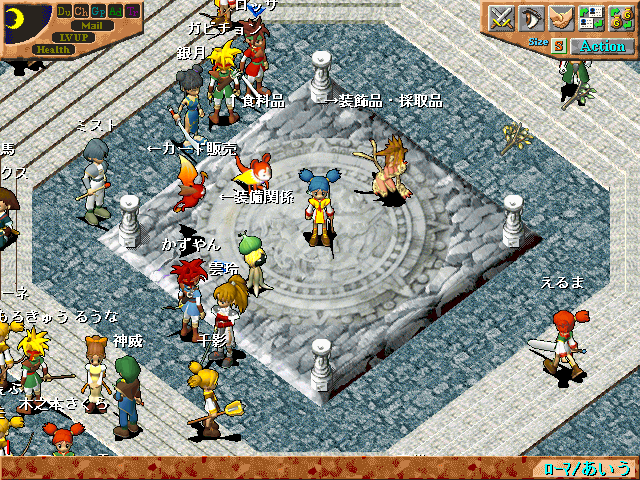The image size is (640, 480).
Task: Toggle the Size S button
Action: coord(559,46)
